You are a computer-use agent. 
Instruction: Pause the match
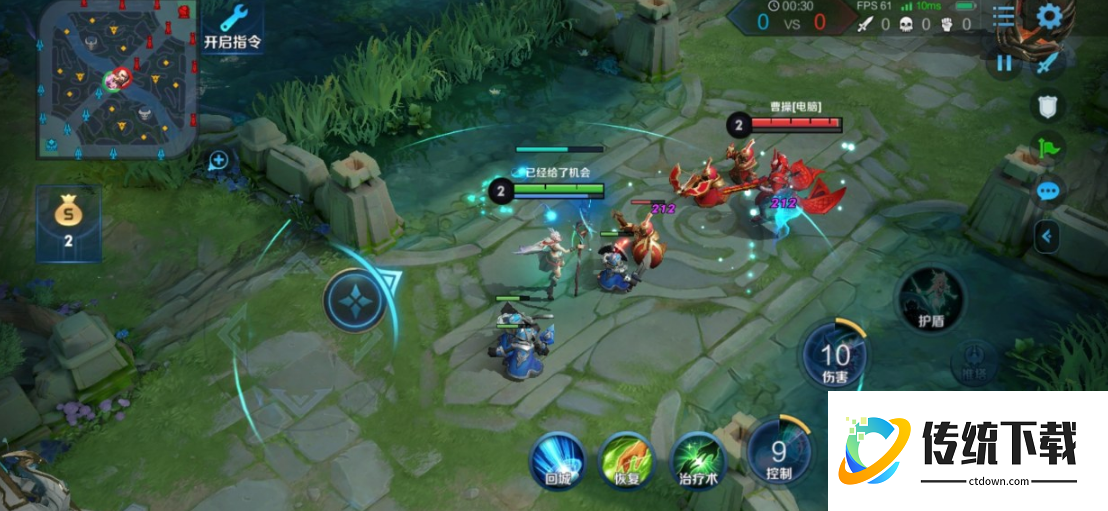tap(1004, 64)
